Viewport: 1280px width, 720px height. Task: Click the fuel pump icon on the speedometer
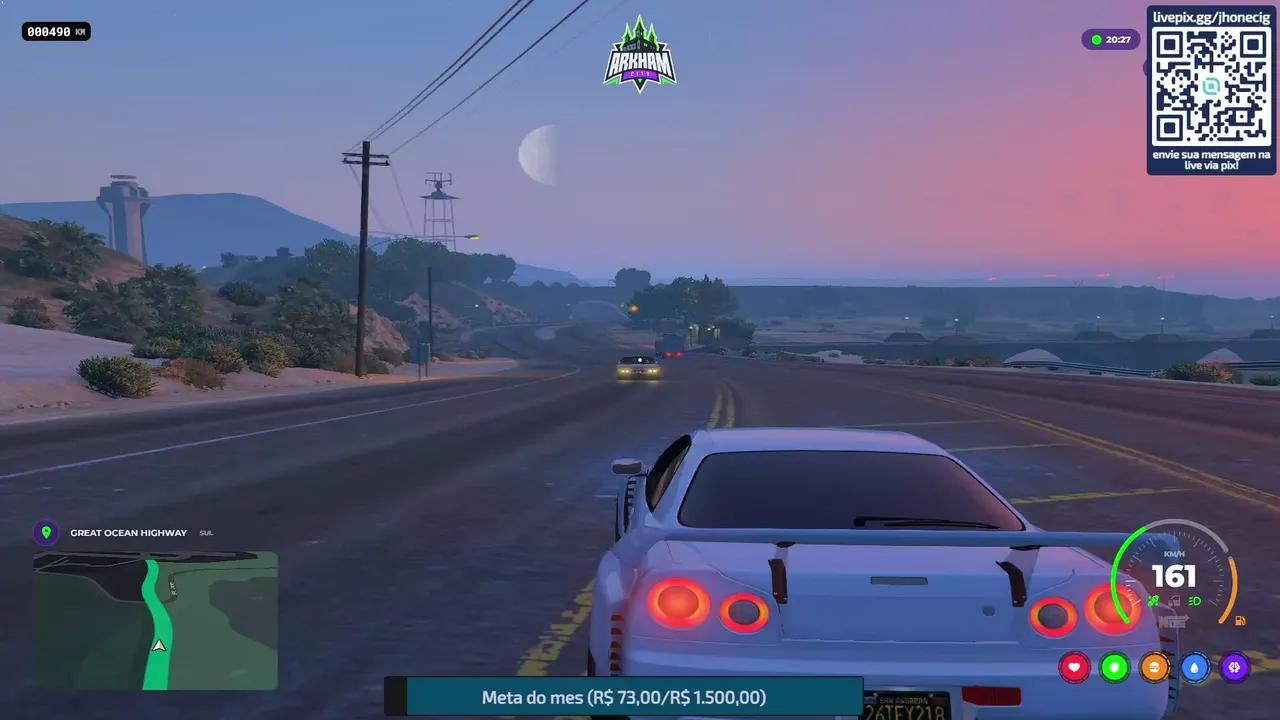pos(1240,620)
